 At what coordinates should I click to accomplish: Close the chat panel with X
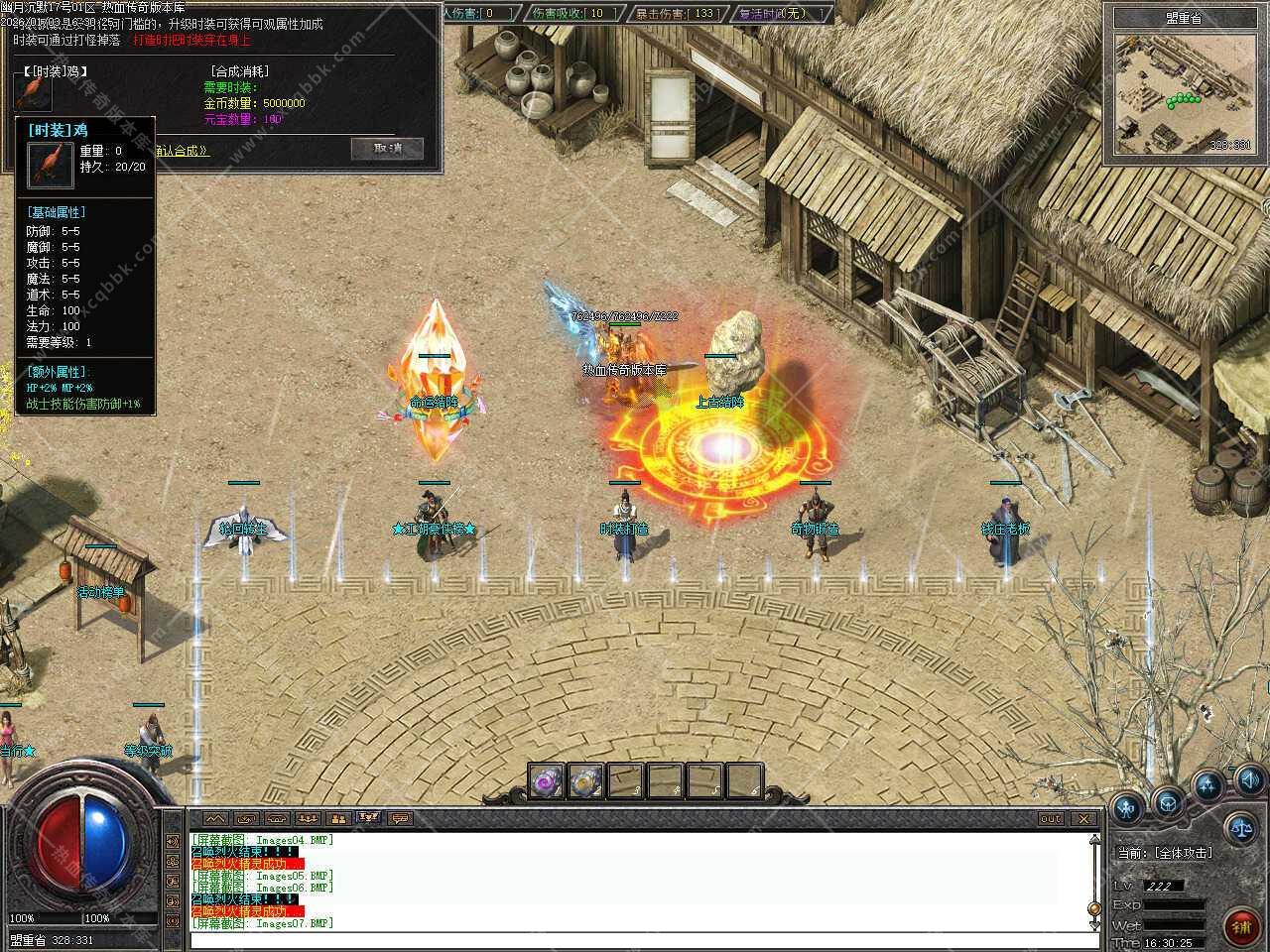tap(1083, 818)
